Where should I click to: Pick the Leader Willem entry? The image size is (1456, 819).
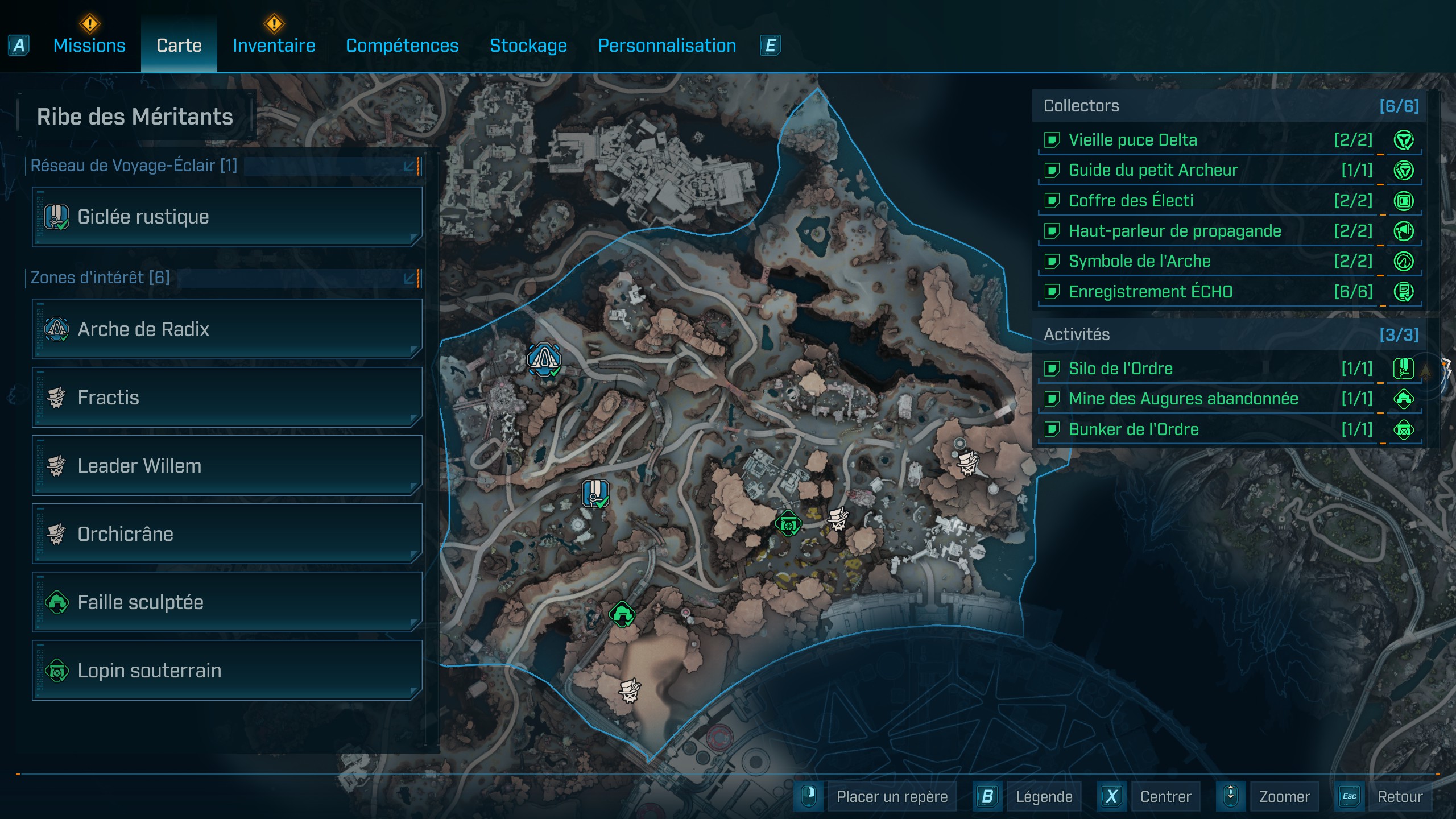[x=227, y=466]
